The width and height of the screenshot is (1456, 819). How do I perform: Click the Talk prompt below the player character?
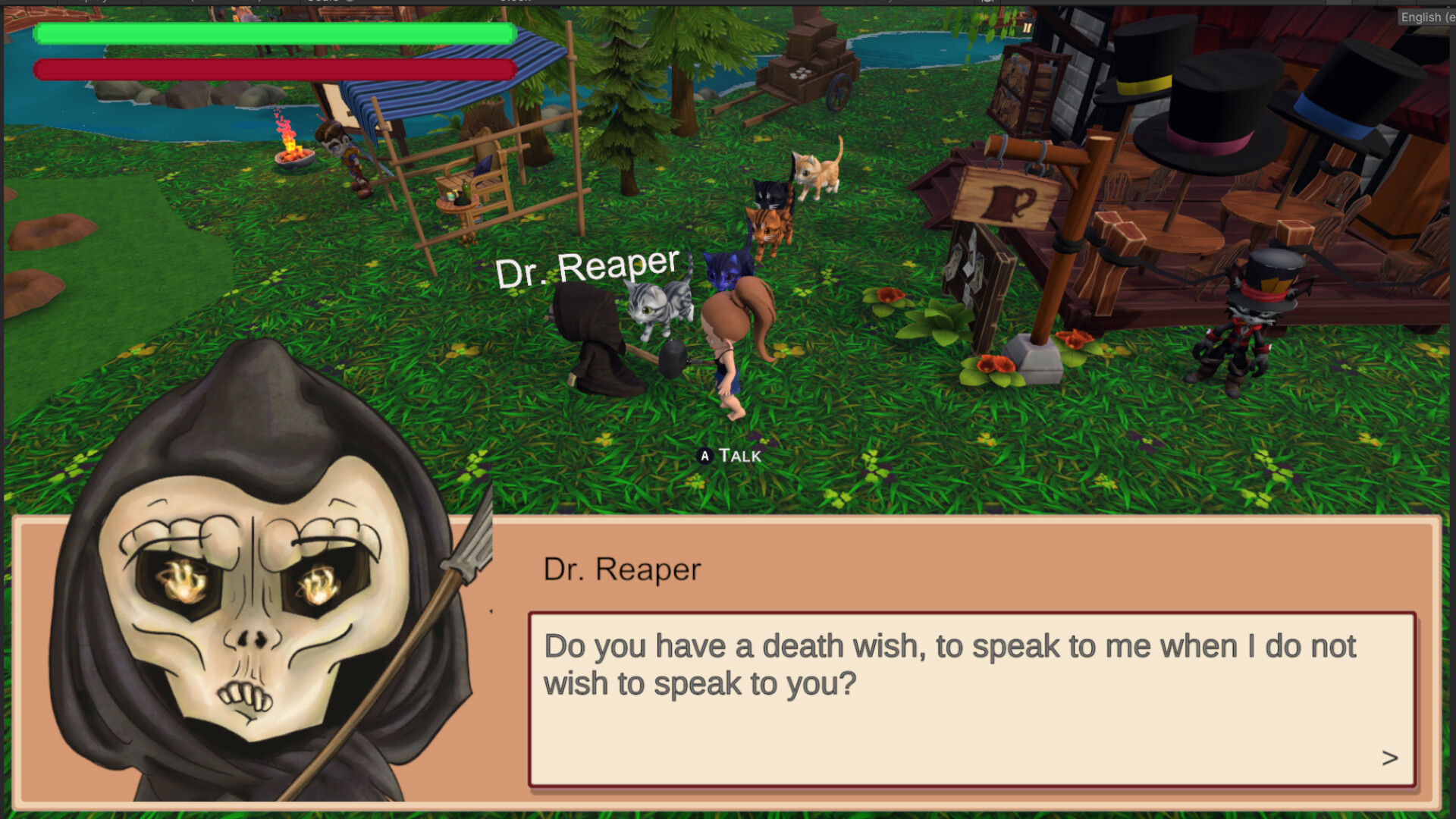click(x=728, y=457)
